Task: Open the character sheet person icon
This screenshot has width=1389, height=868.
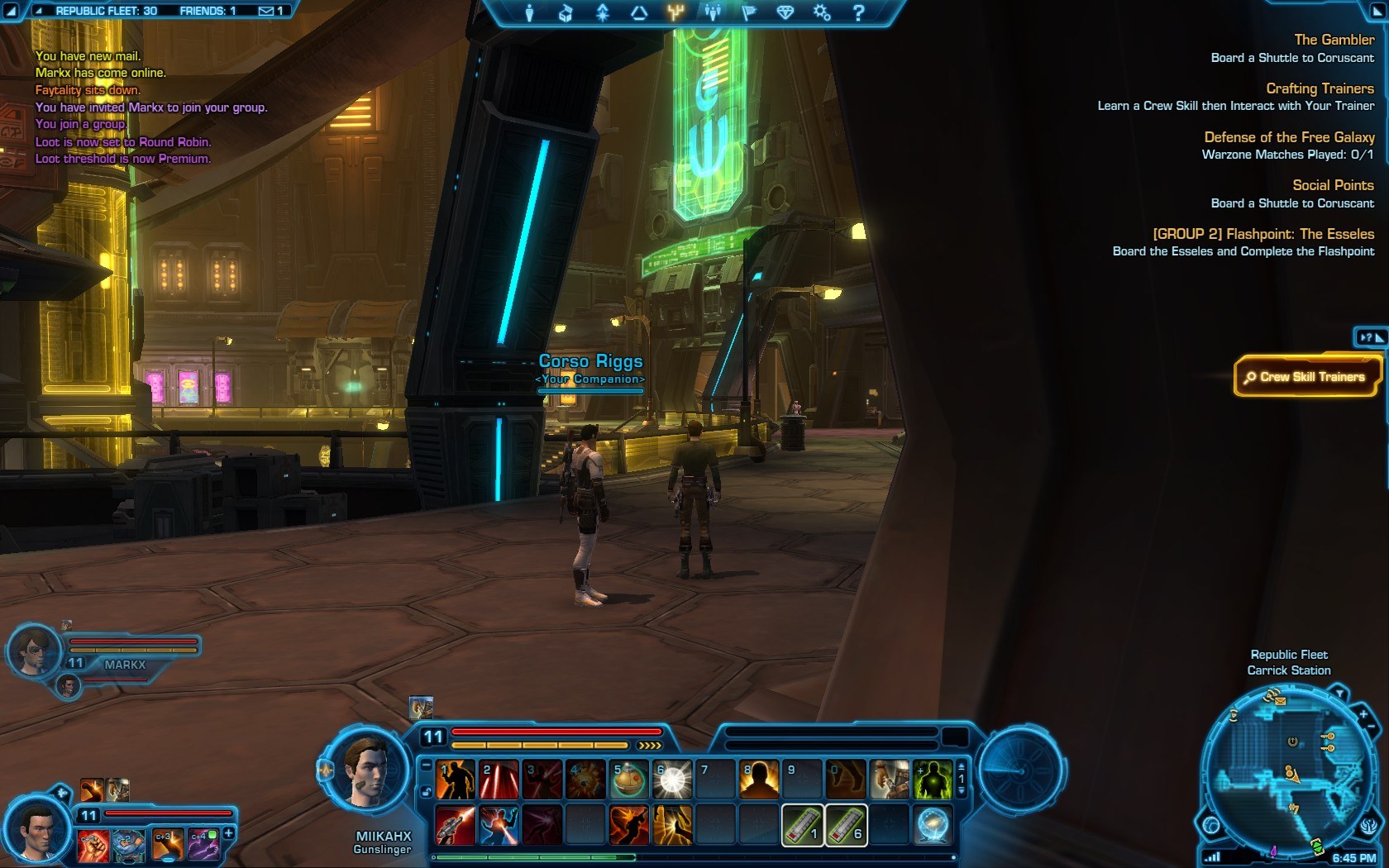Action: tap(530, 12)
